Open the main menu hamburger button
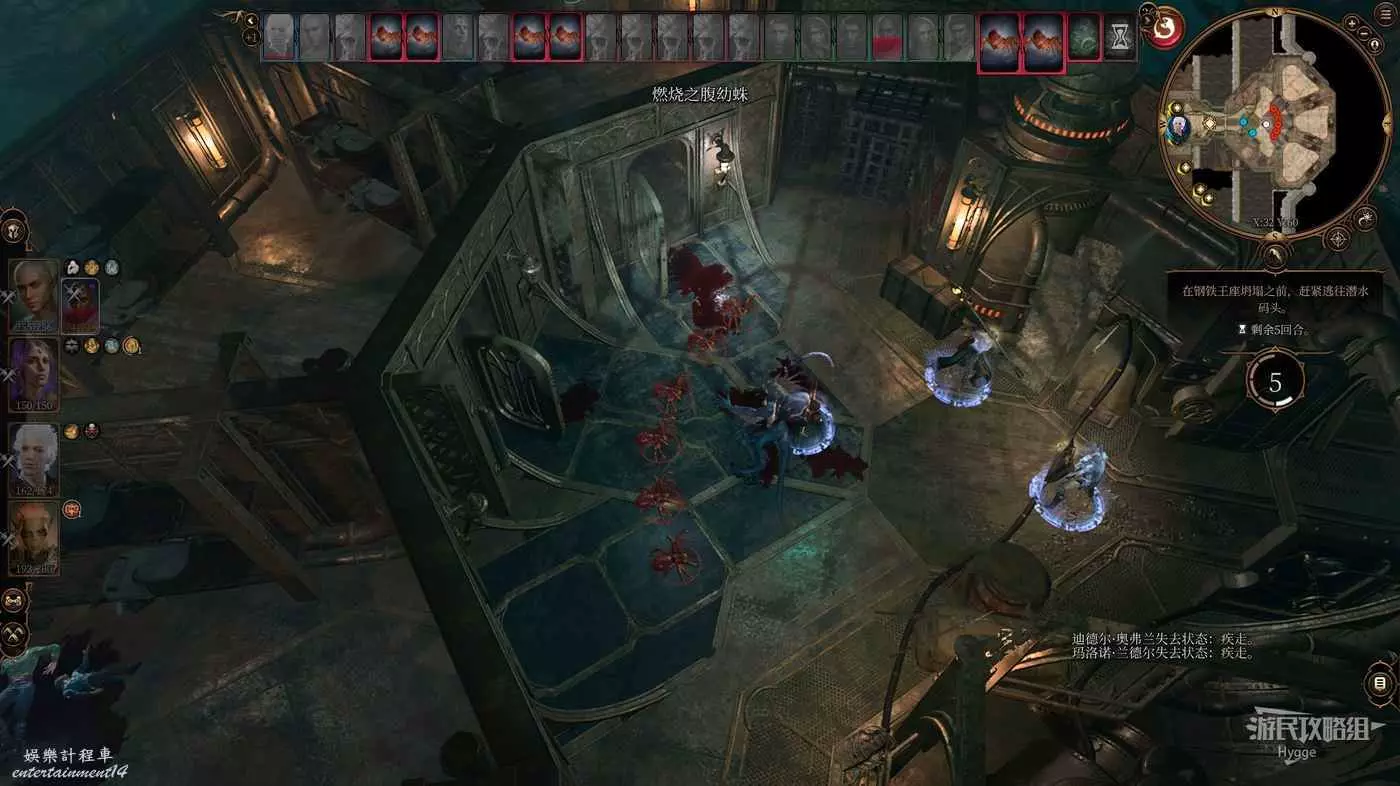This screenshot has width=1400, height=786. click(x=1385, y=16)
